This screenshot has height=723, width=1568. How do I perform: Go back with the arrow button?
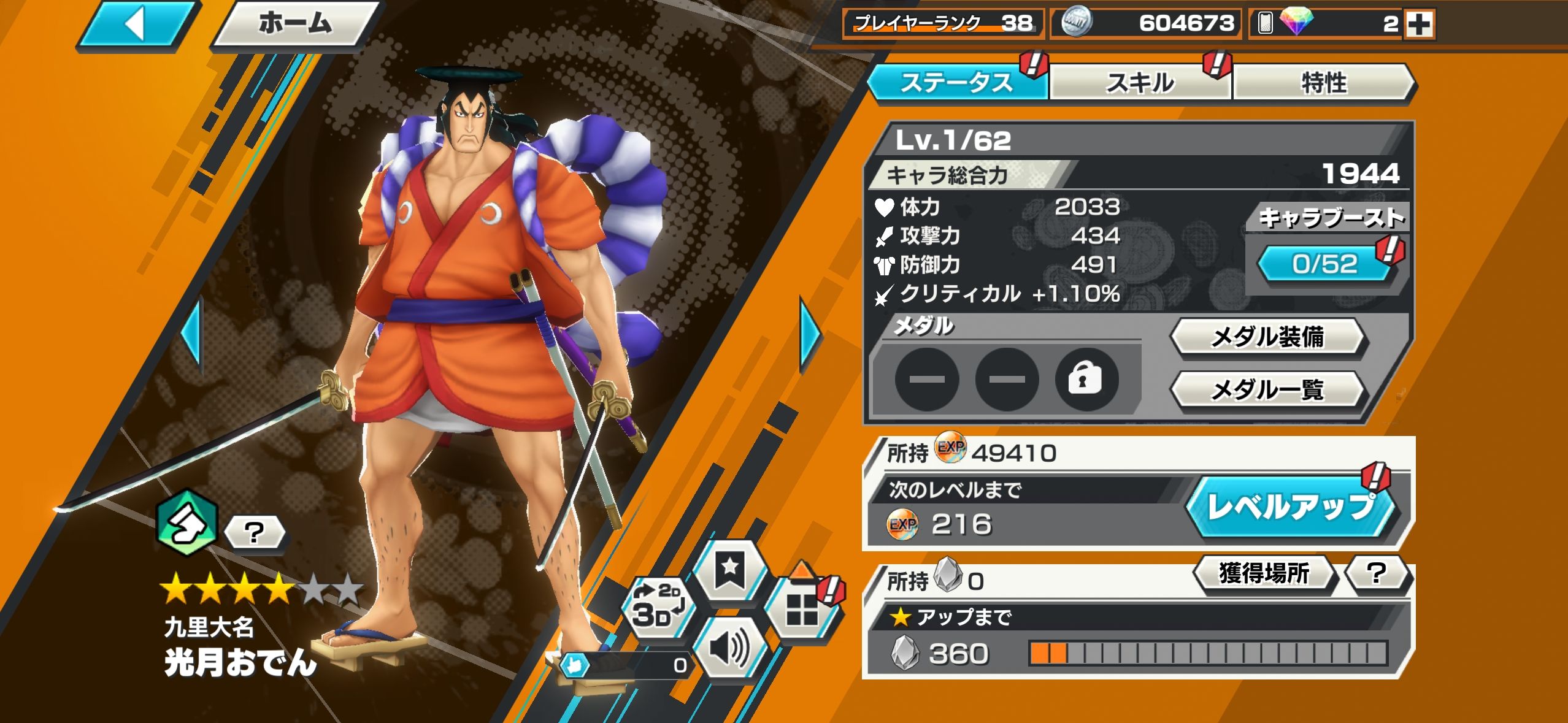point(138,25)
